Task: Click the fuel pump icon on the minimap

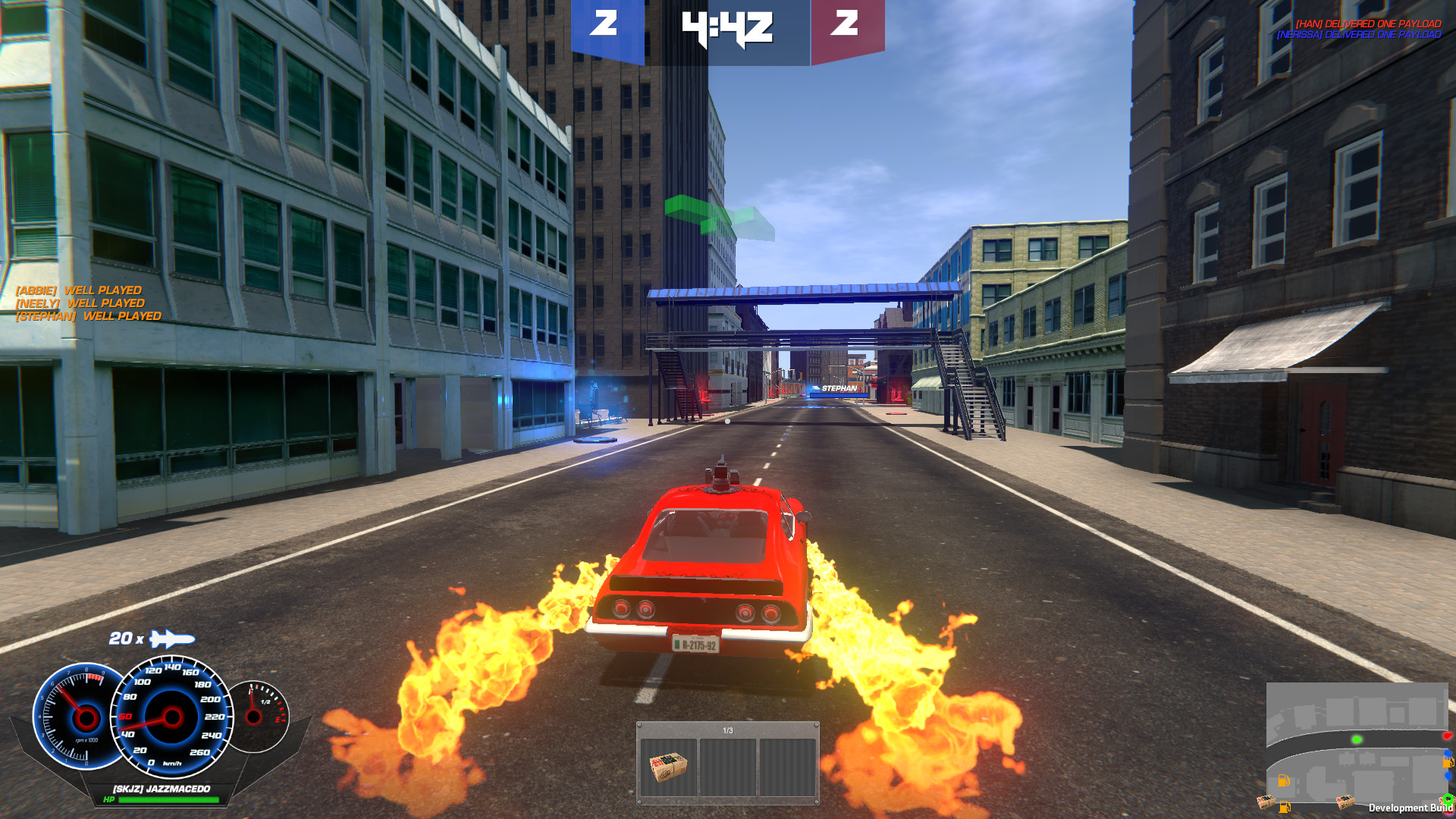Action: tap(1283, 780)
